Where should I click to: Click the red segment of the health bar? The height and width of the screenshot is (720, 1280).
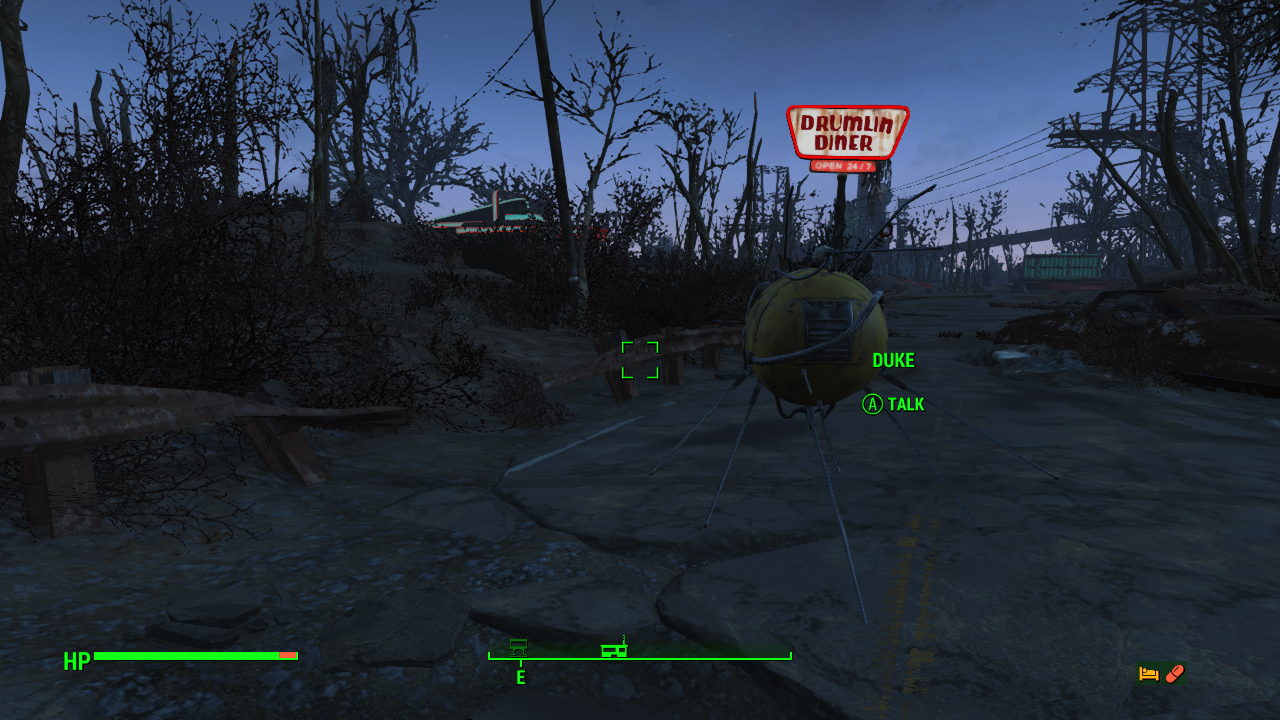coord(288,657)
